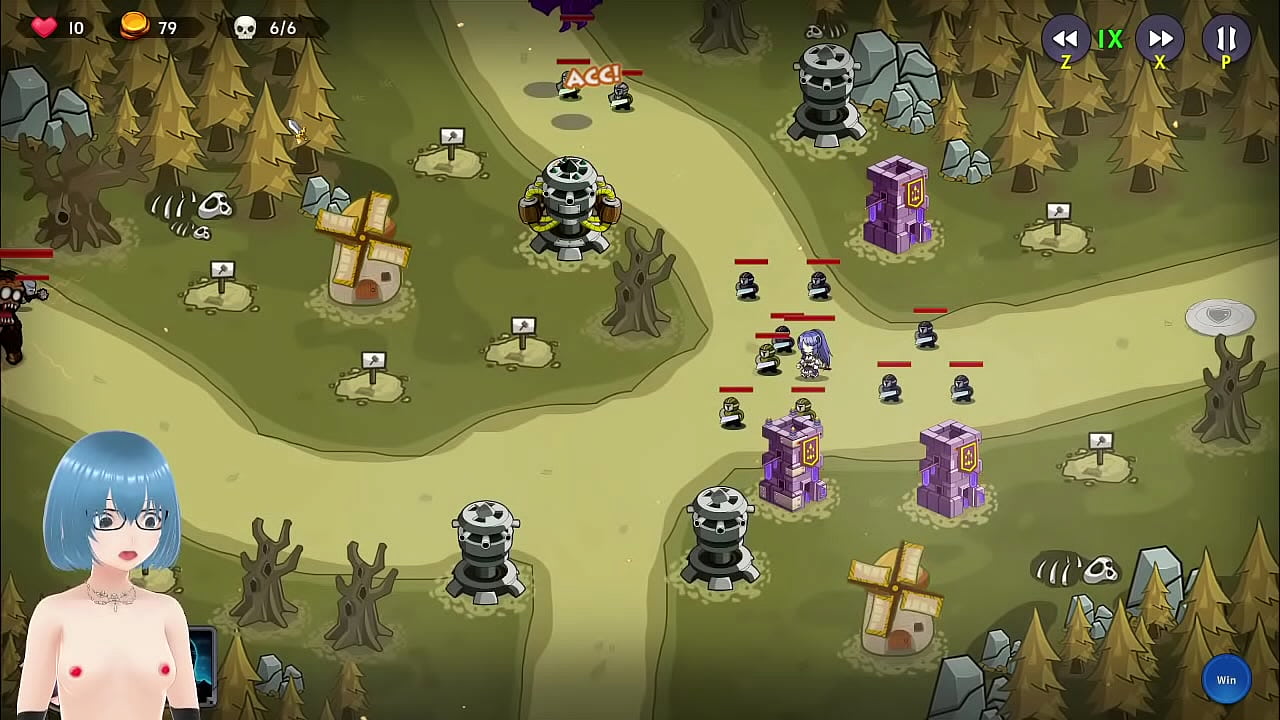Click the slow-down speed button labeled Z
Viewport: 1280px width, 720px height.
click(1066, 40)
